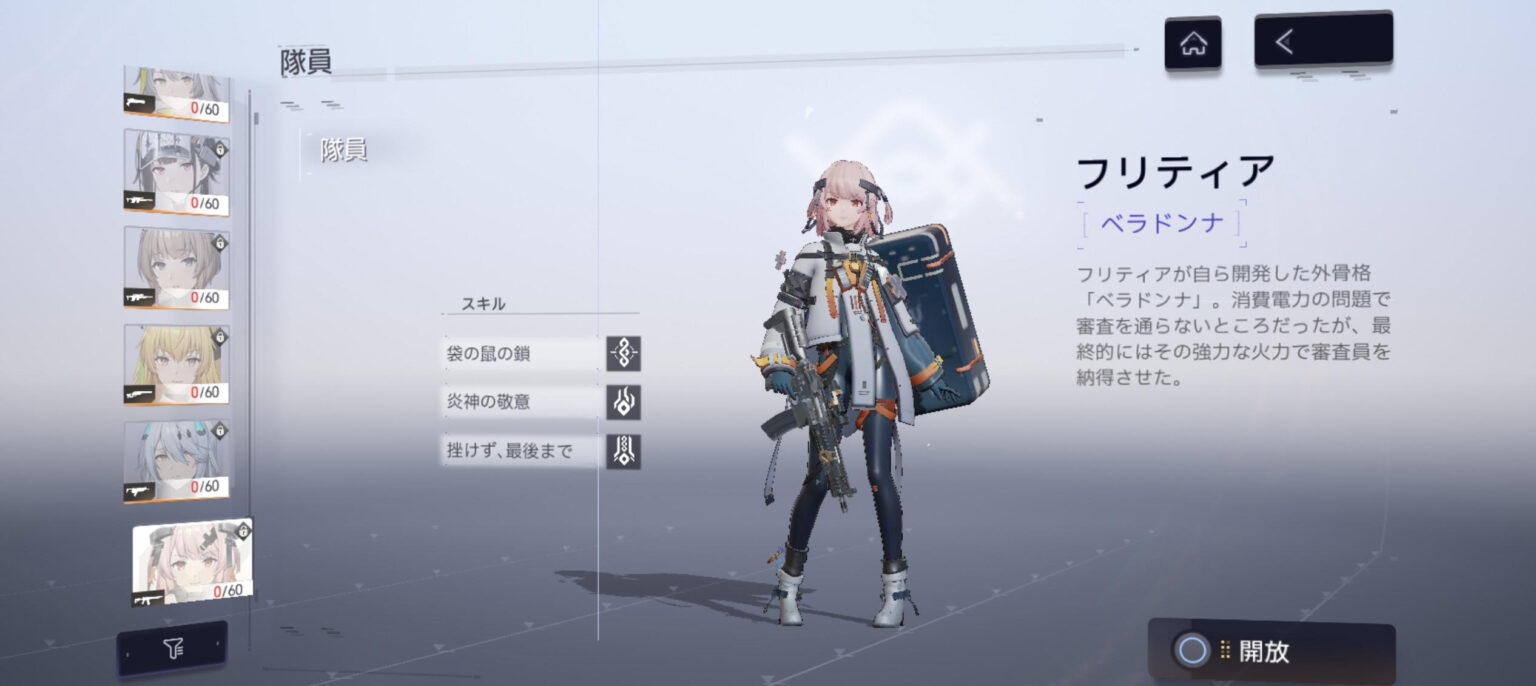Select the partially visible top roster portrait
1536x686 pixels.
tap(177, 93)
